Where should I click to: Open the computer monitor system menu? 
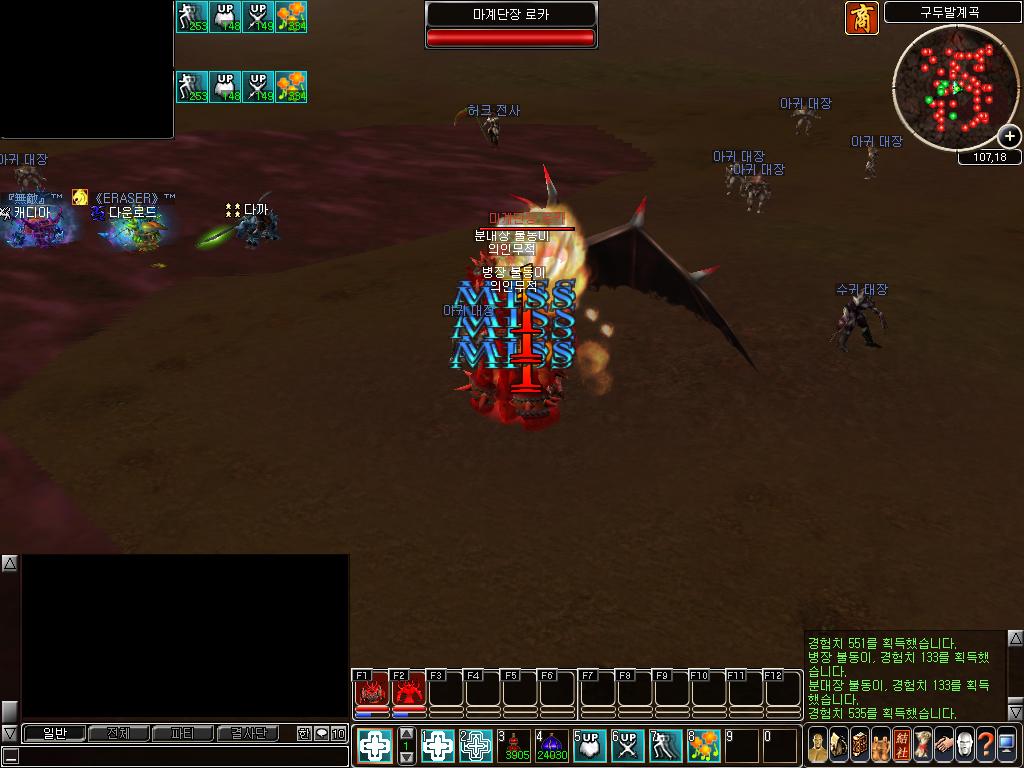pyautogui.click(x=1007, y=745)
